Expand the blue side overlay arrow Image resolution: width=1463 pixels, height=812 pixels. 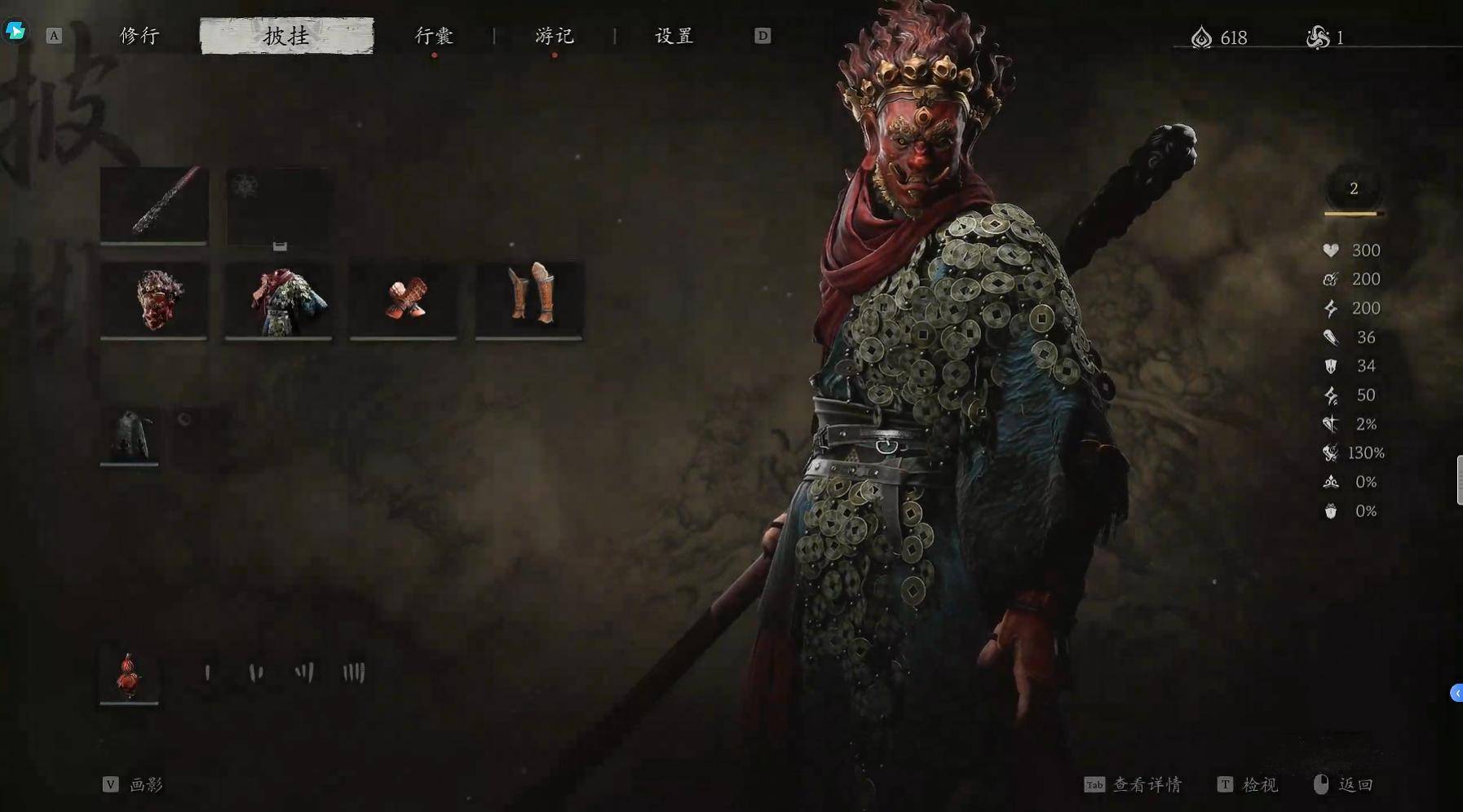(x=1456, y=693)
